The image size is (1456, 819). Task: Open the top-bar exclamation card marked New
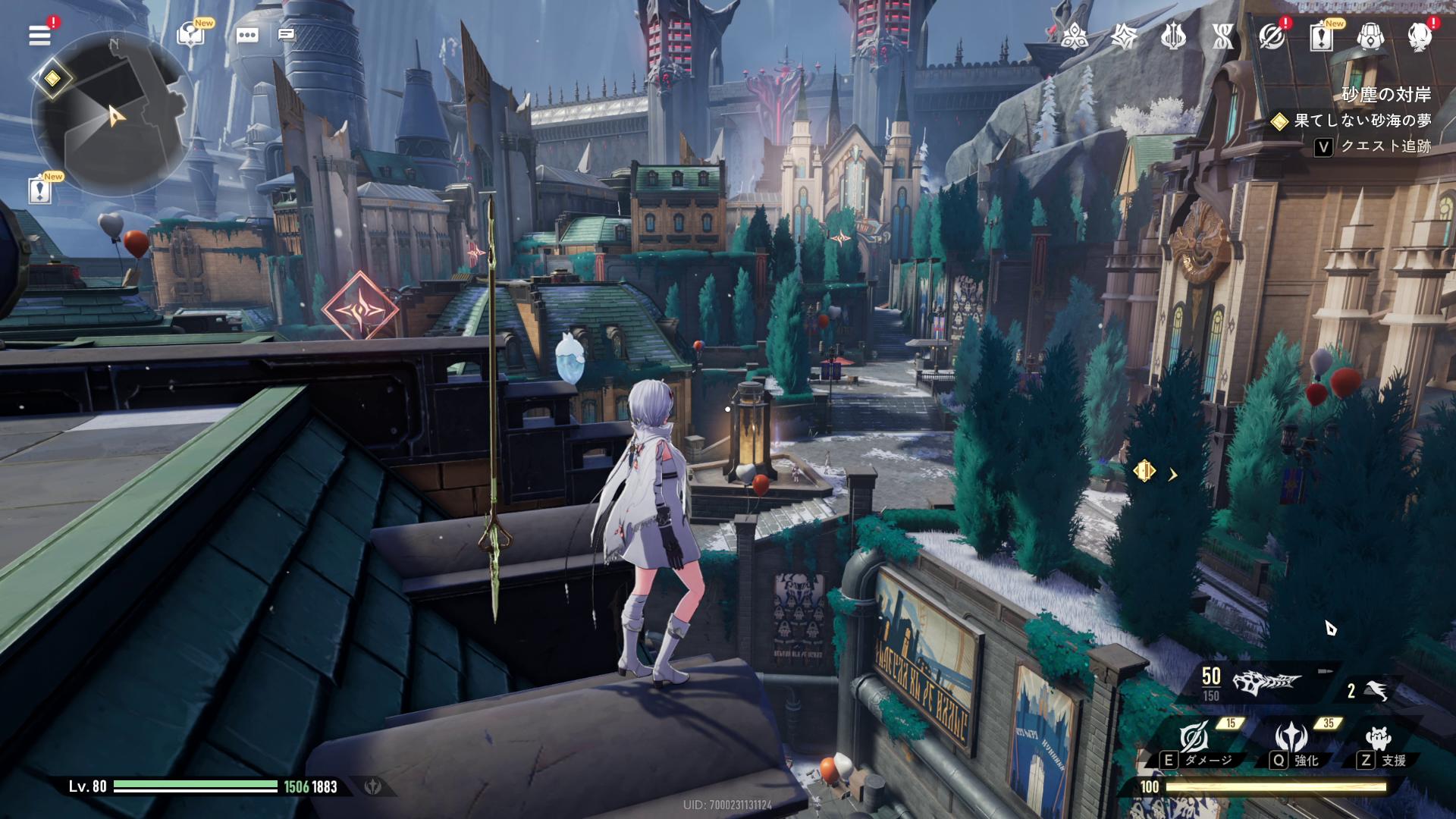coord(1321,36)
